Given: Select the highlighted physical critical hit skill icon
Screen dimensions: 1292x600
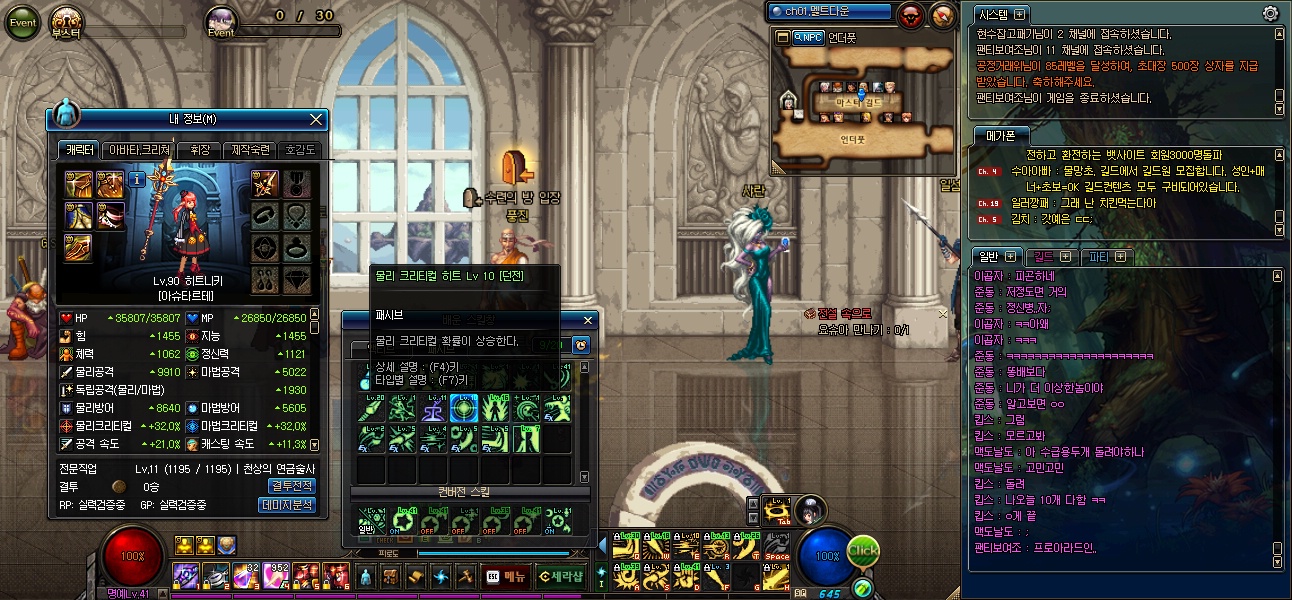Looking at the screenshot, I should (x=464, y=407).
